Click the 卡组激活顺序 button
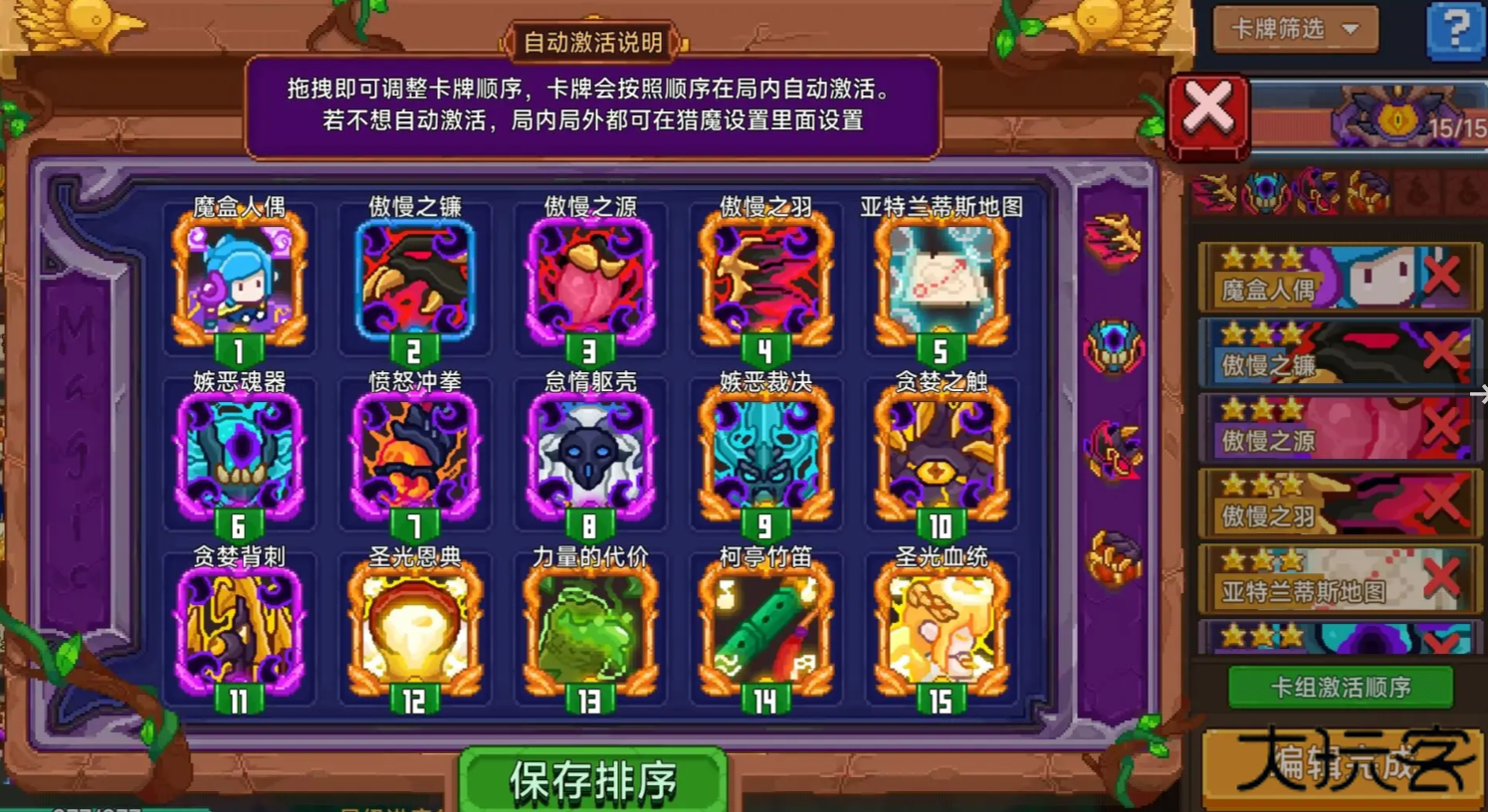Image resolution: width=1488 pixels, height=812 pixels. click(1339, 688)
